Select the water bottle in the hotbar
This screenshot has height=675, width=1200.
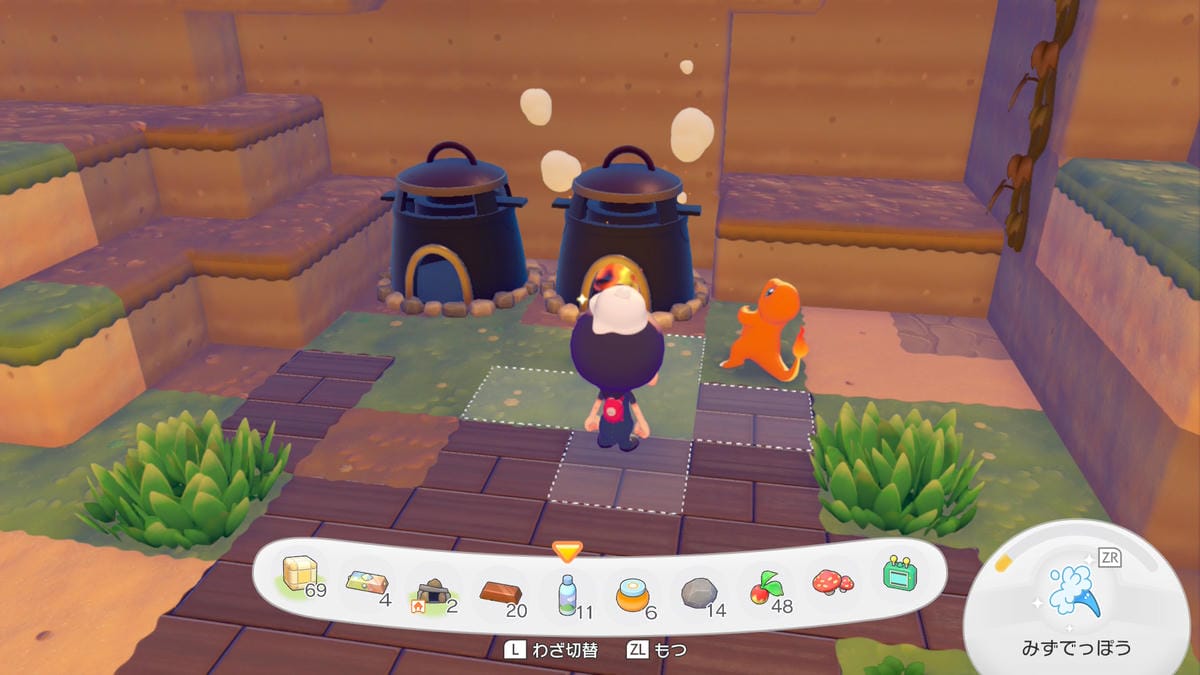[x=567, y=594]
